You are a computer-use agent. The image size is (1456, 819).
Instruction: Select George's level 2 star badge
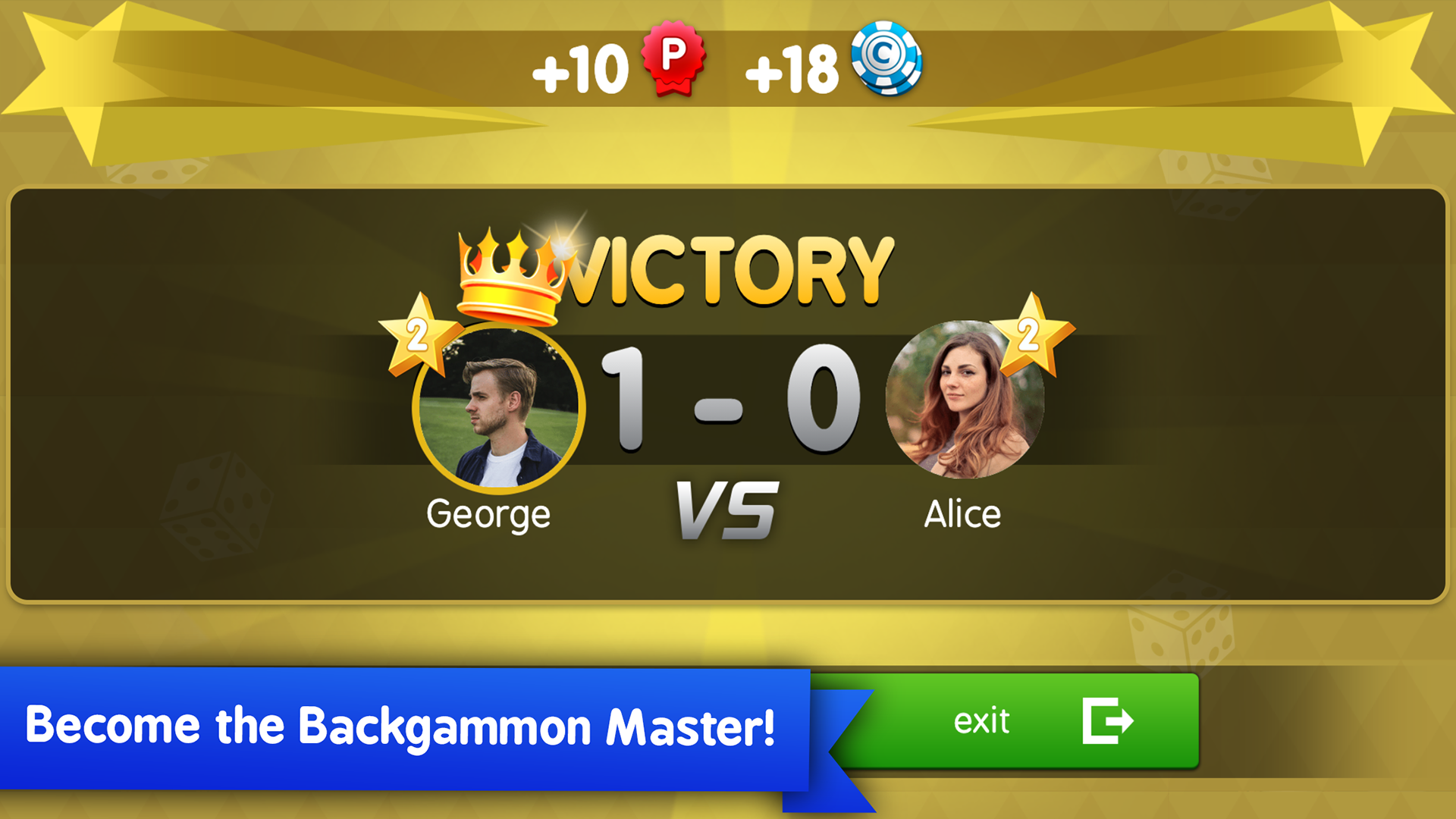point(416,335)
